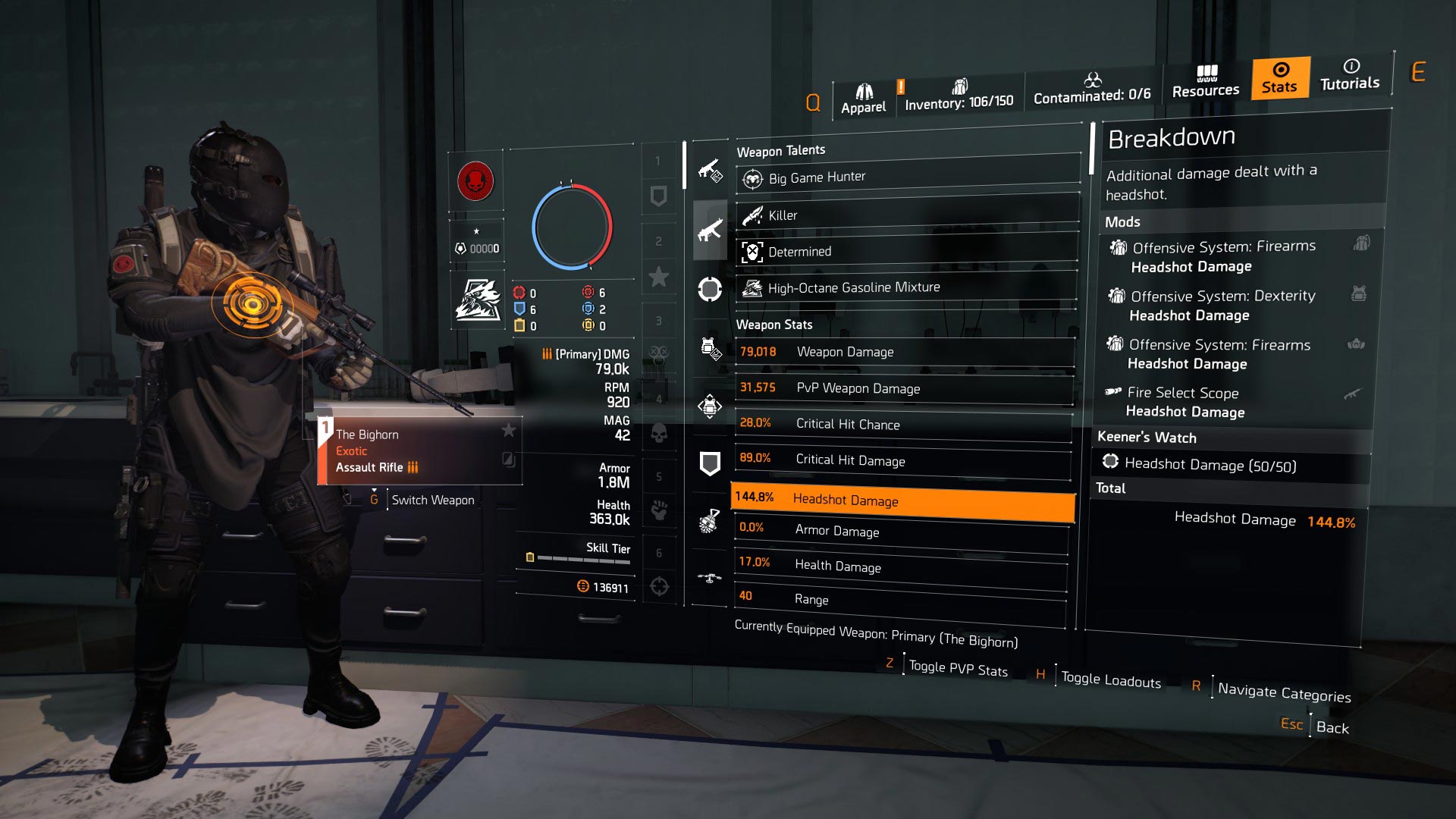Click Switch Weapon

coord(431,500)
